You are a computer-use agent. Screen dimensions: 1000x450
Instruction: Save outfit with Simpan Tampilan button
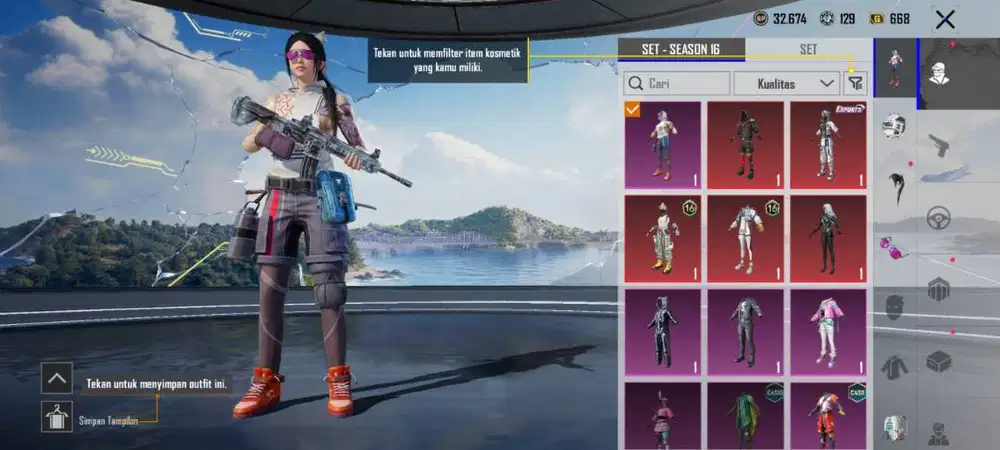[57, 416]
